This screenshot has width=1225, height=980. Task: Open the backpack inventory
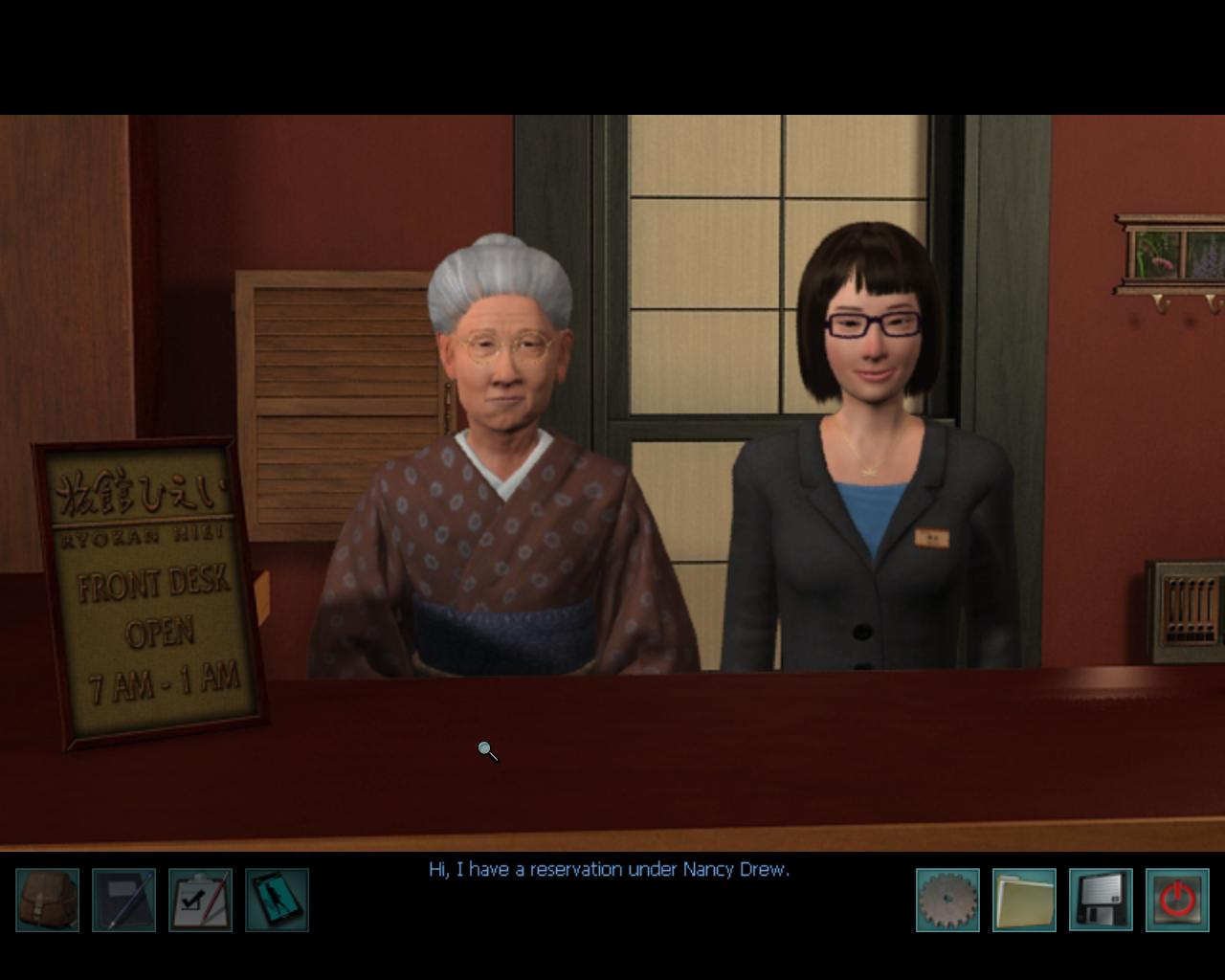48,900
